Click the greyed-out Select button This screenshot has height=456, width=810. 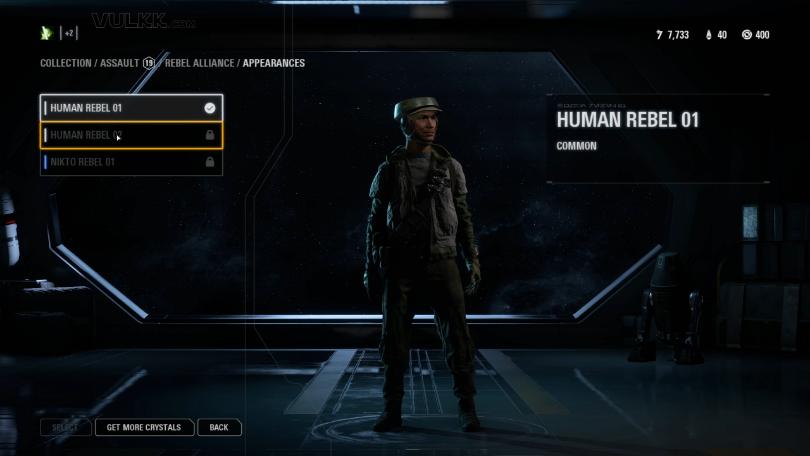pyautogui.click(x=65, y=427)
